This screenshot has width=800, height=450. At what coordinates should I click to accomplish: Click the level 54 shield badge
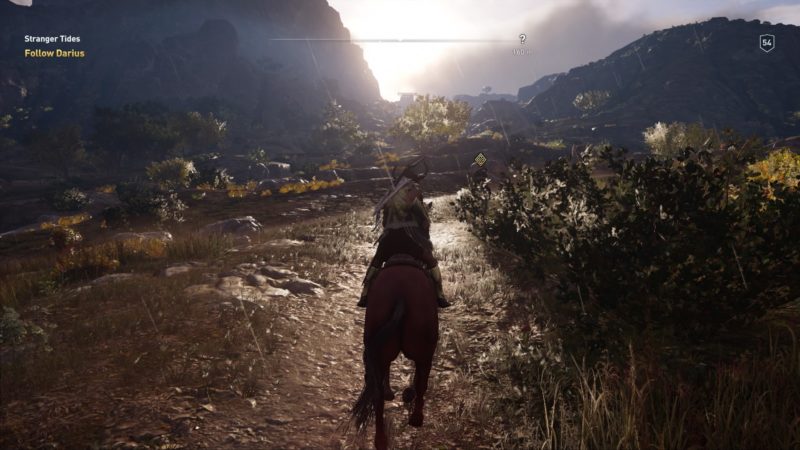pyautogui.click(x=767, y=43)
